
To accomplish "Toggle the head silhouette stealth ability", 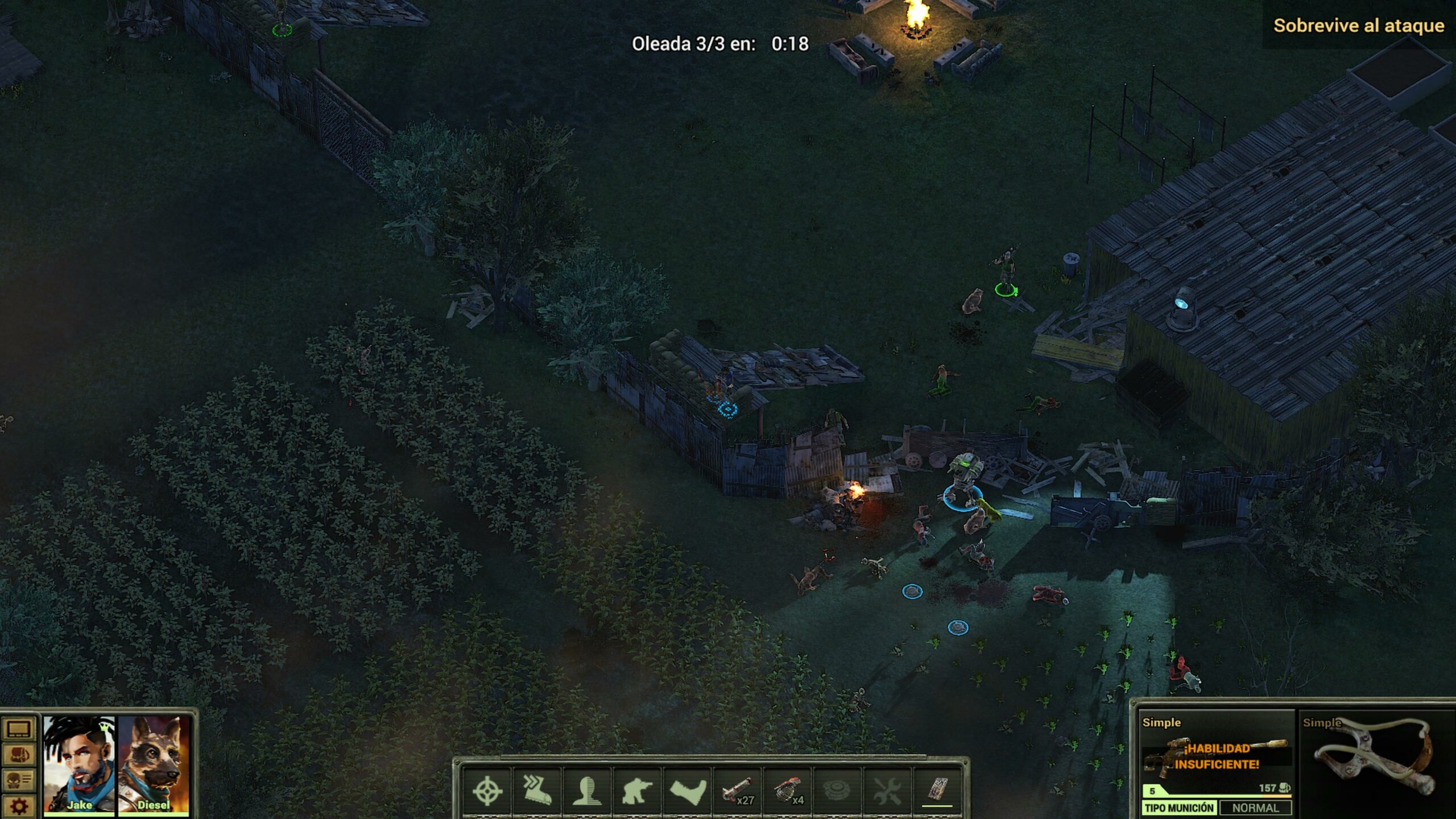I will [586, 791].
